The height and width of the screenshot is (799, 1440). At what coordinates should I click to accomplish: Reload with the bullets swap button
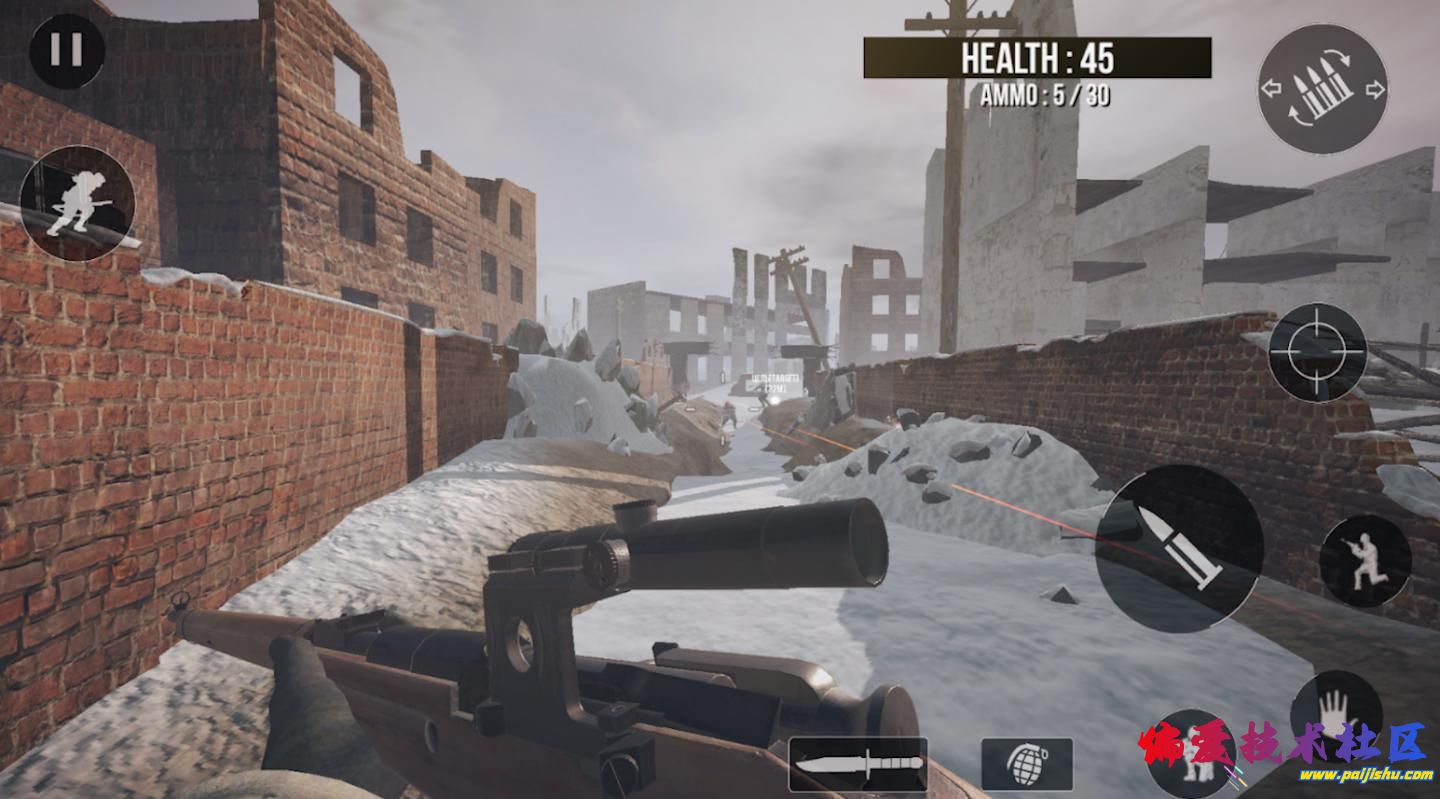pyautogui.click(x=1322, y=89)
